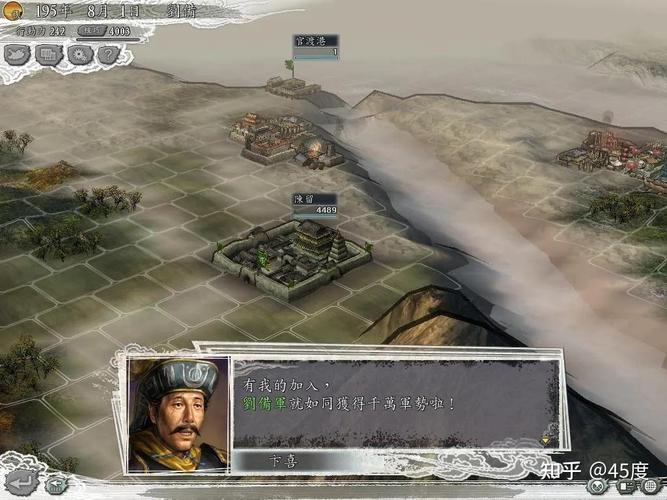Click the map-shaped icon button
This screenshot has width=667, height=500.
(19, 55)
